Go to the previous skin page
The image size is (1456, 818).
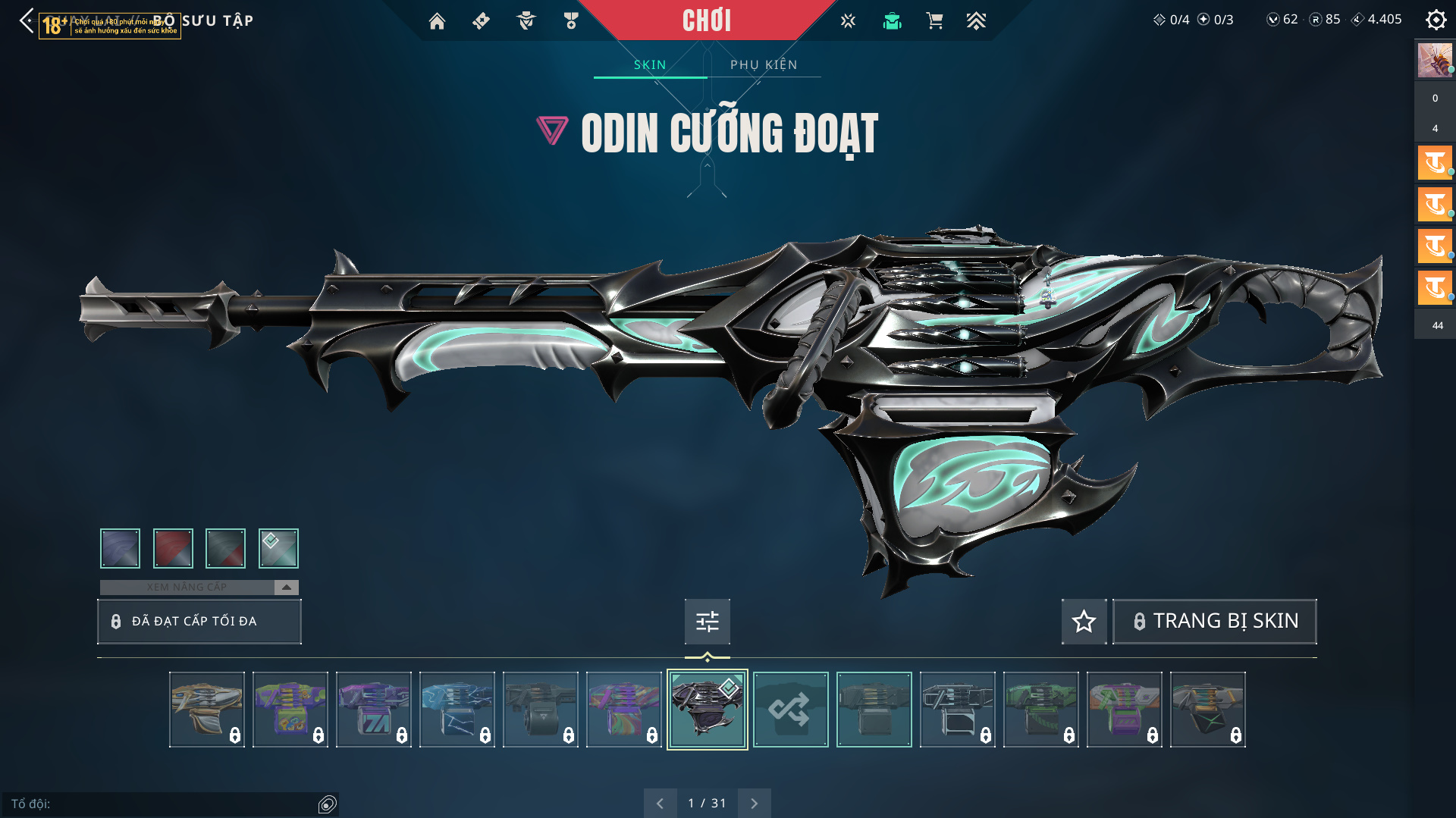click(x=660, y=804)
